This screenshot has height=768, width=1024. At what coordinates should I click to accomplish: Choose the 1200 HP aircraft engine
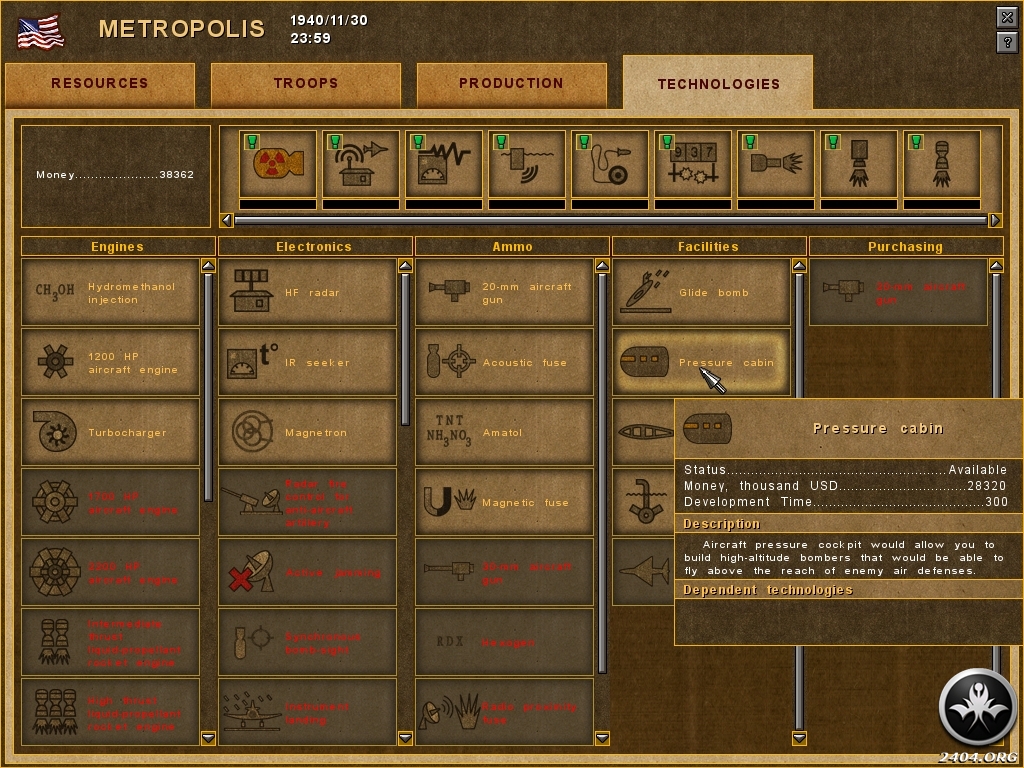point(111,363)
